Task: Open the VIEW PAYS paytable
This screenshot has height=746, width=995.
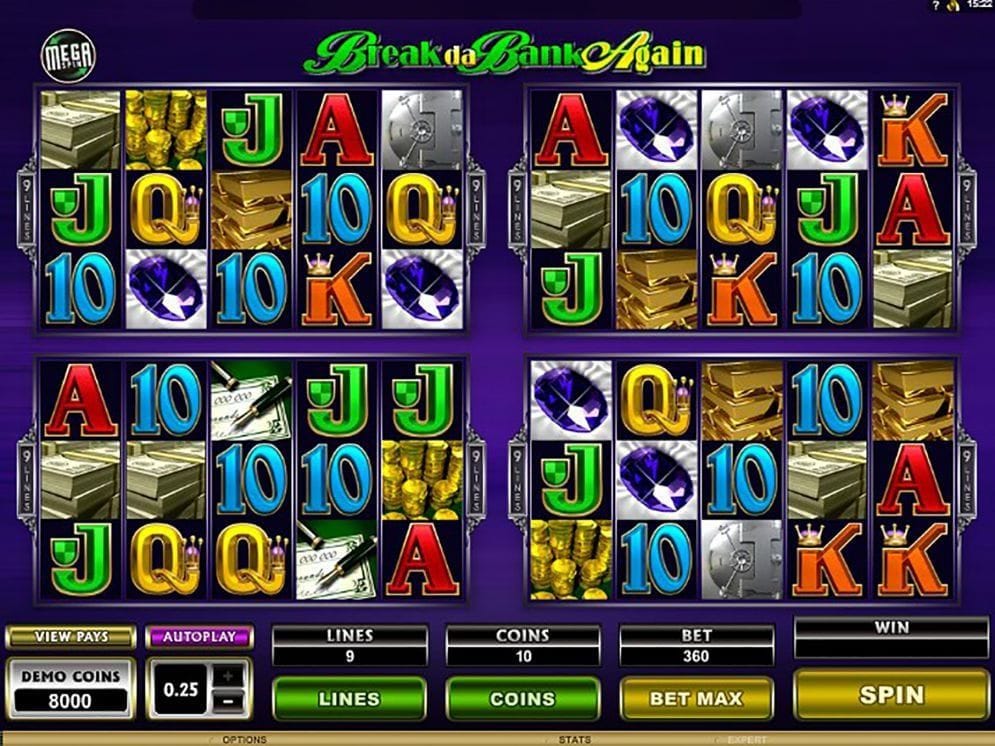Action: click(x=70, y=637)
